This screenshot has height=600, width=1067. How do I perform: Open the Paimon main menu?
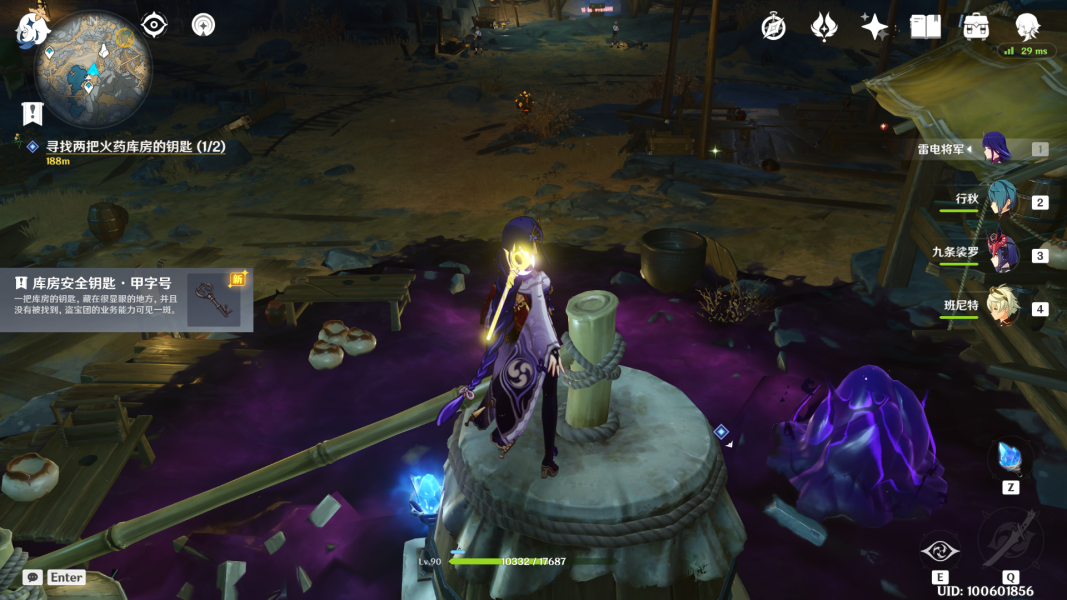click(x=31, y=28)
